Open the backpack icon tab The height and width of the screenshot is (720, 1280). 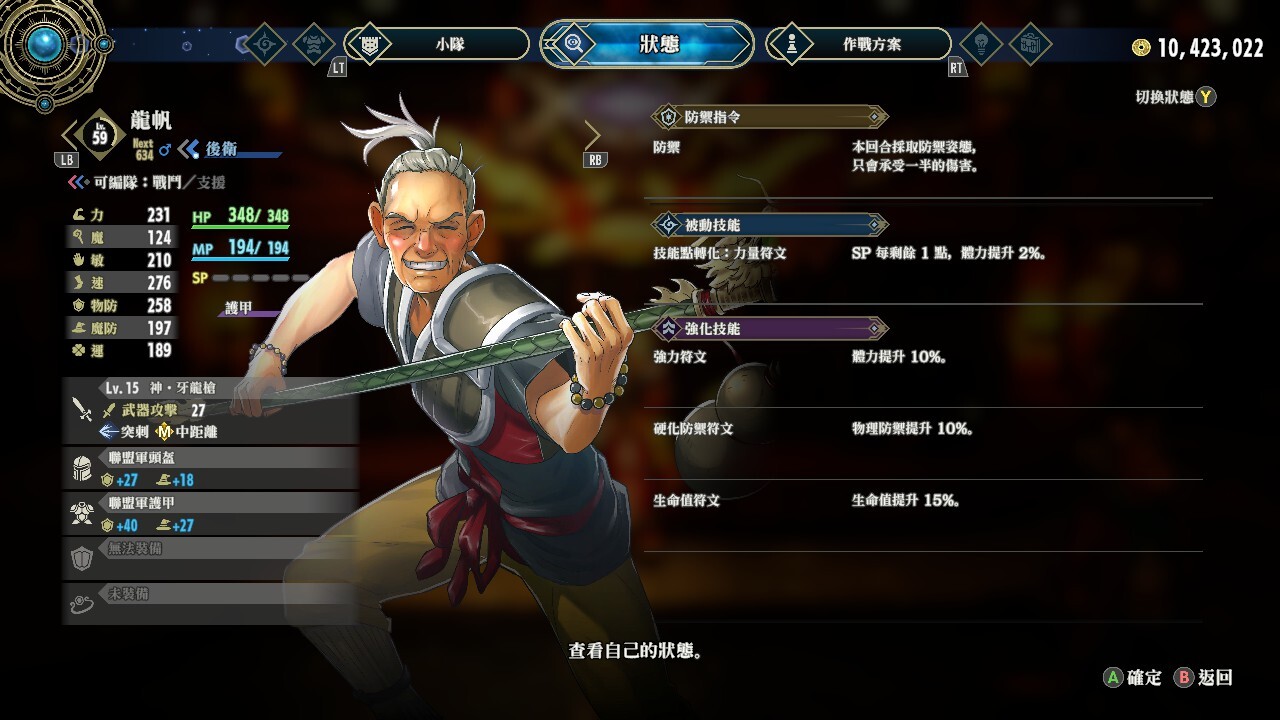1029,44
